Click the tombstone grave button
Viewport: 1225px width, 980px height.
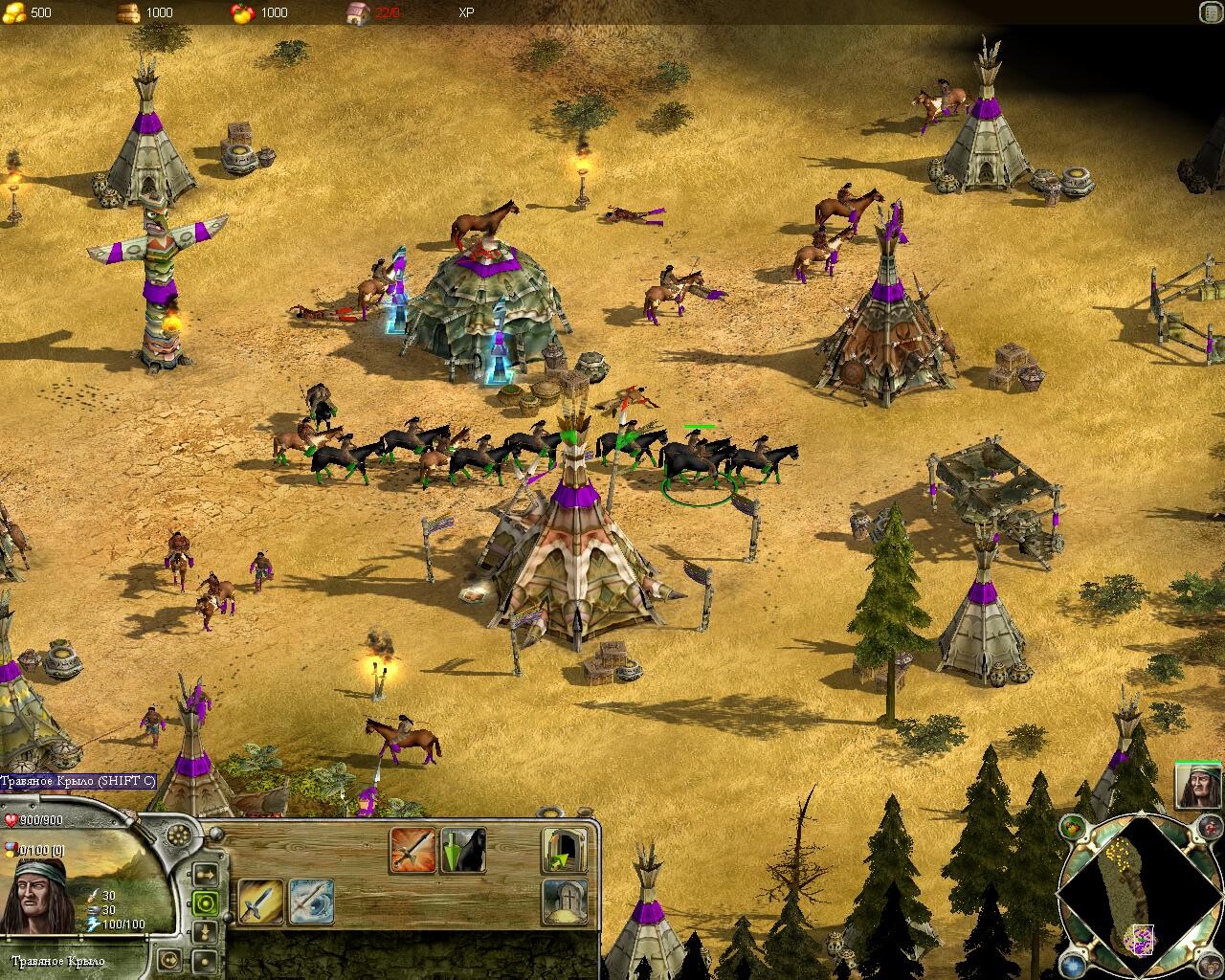tap(565, 902)
